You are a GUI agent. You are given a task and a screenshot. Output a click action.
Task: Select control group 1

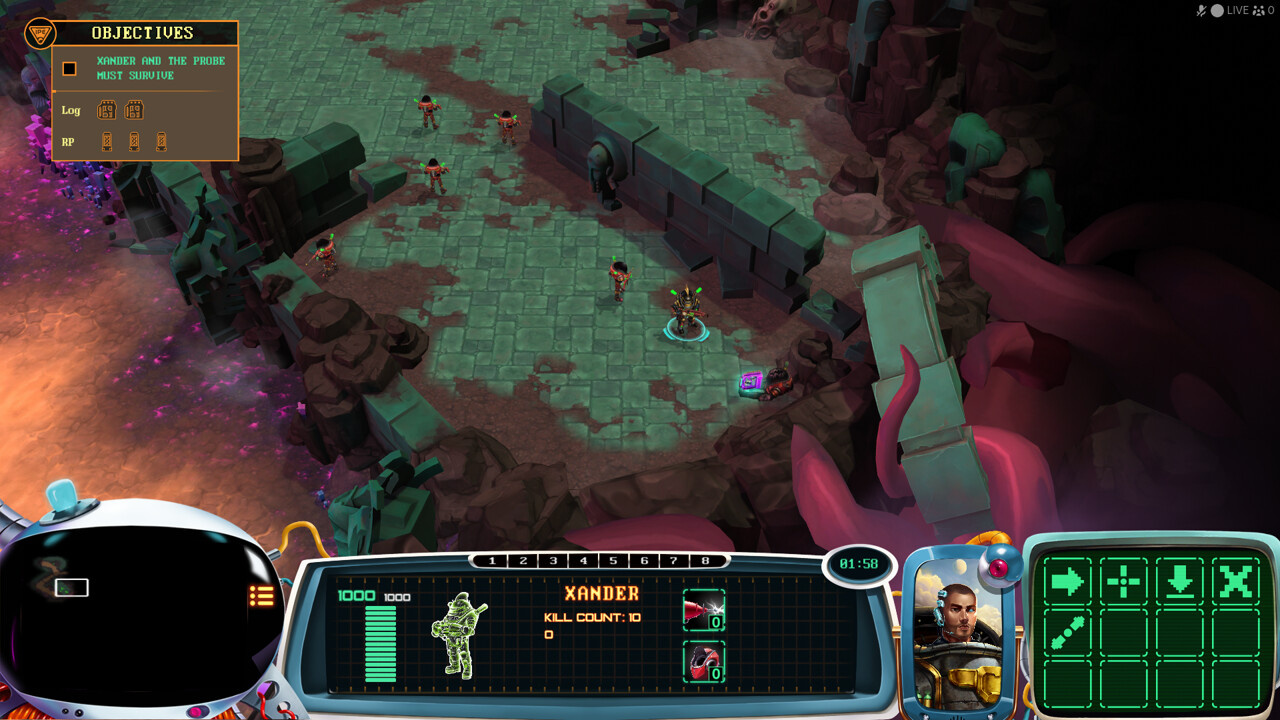[x=492, y=561]
